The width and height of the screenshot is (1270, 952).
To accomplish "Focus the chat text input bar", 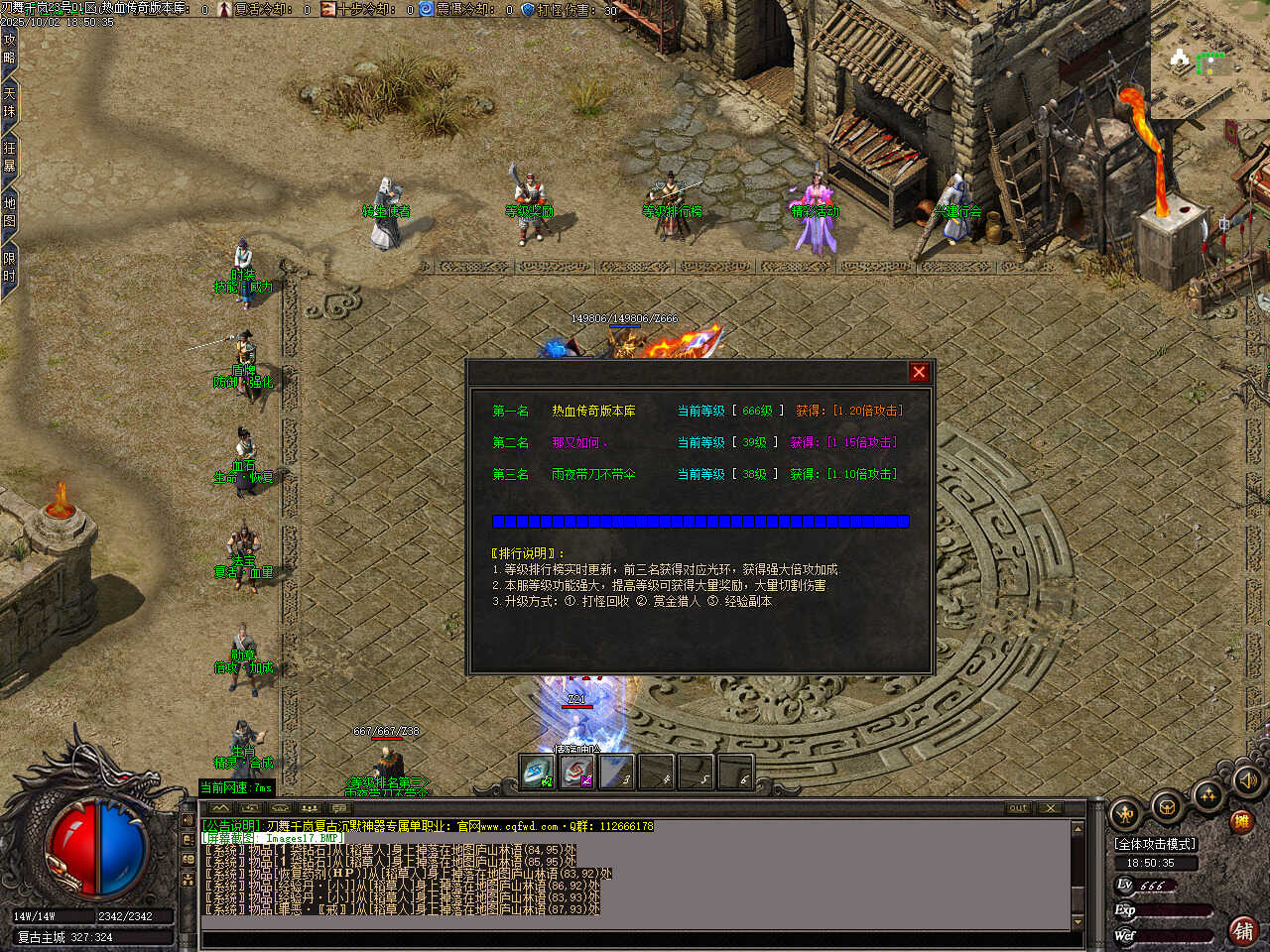I will coord(635,939).
